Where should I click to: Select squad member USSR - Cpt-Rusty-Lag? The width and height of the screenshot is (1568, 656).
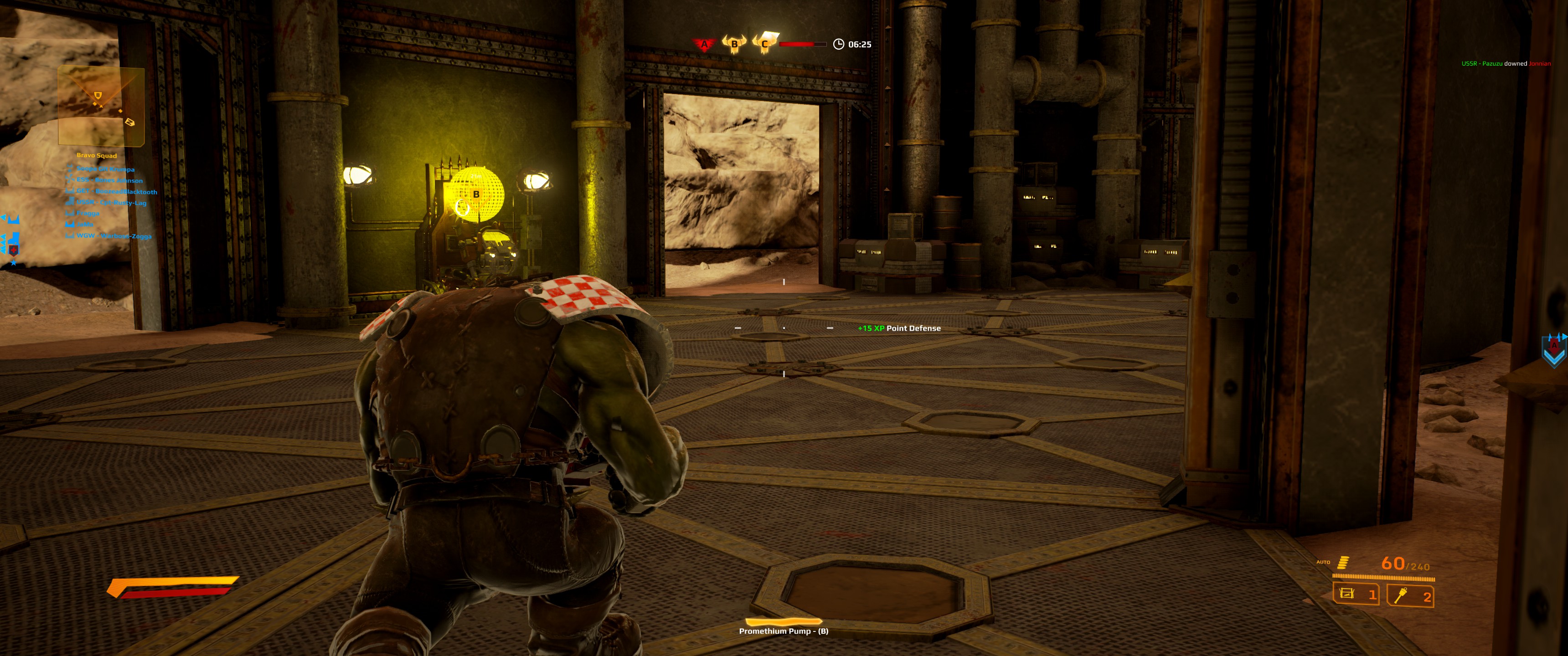point(111,203)
